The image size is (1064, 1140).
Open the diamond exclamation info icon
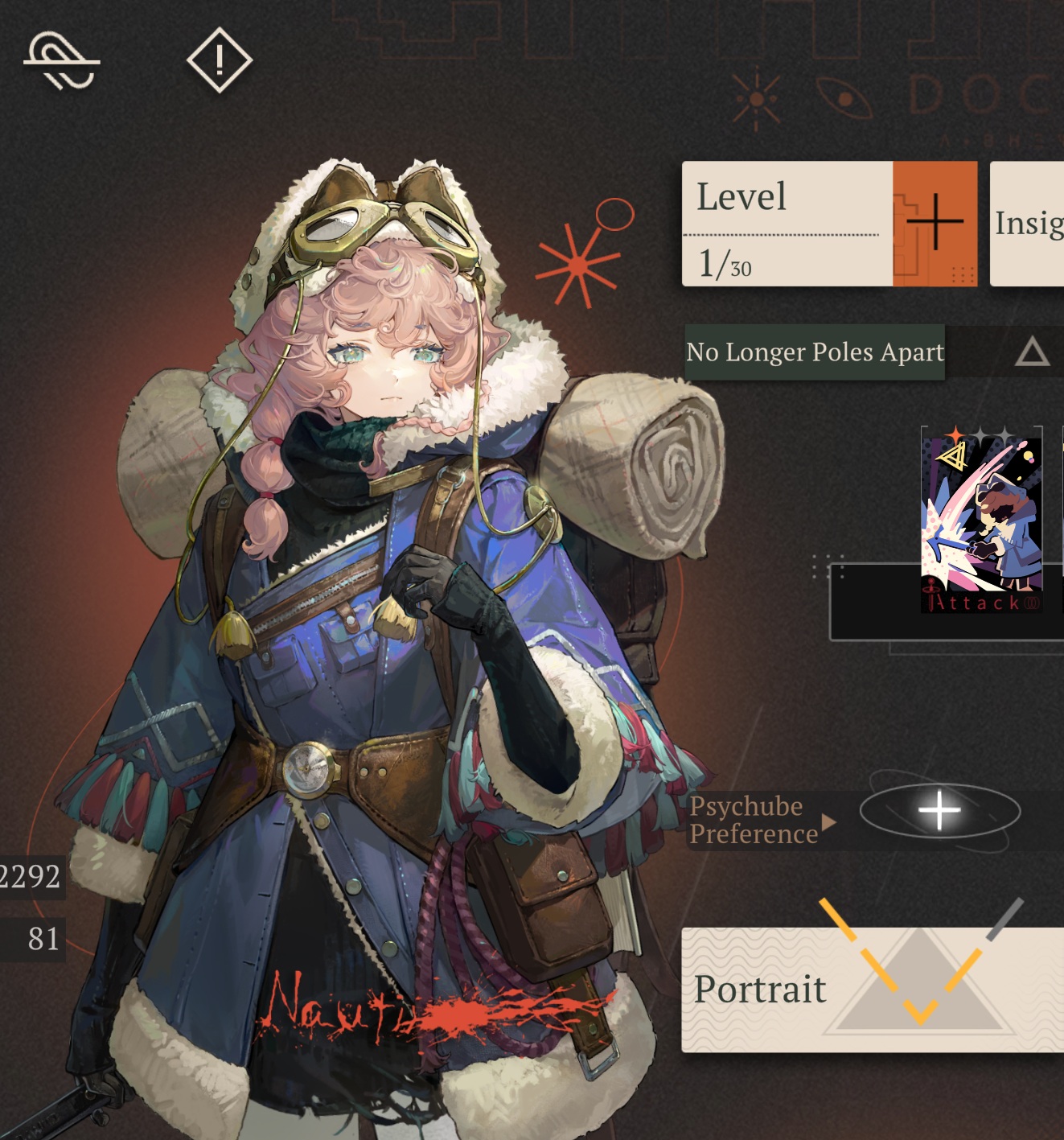pos(219,60)
